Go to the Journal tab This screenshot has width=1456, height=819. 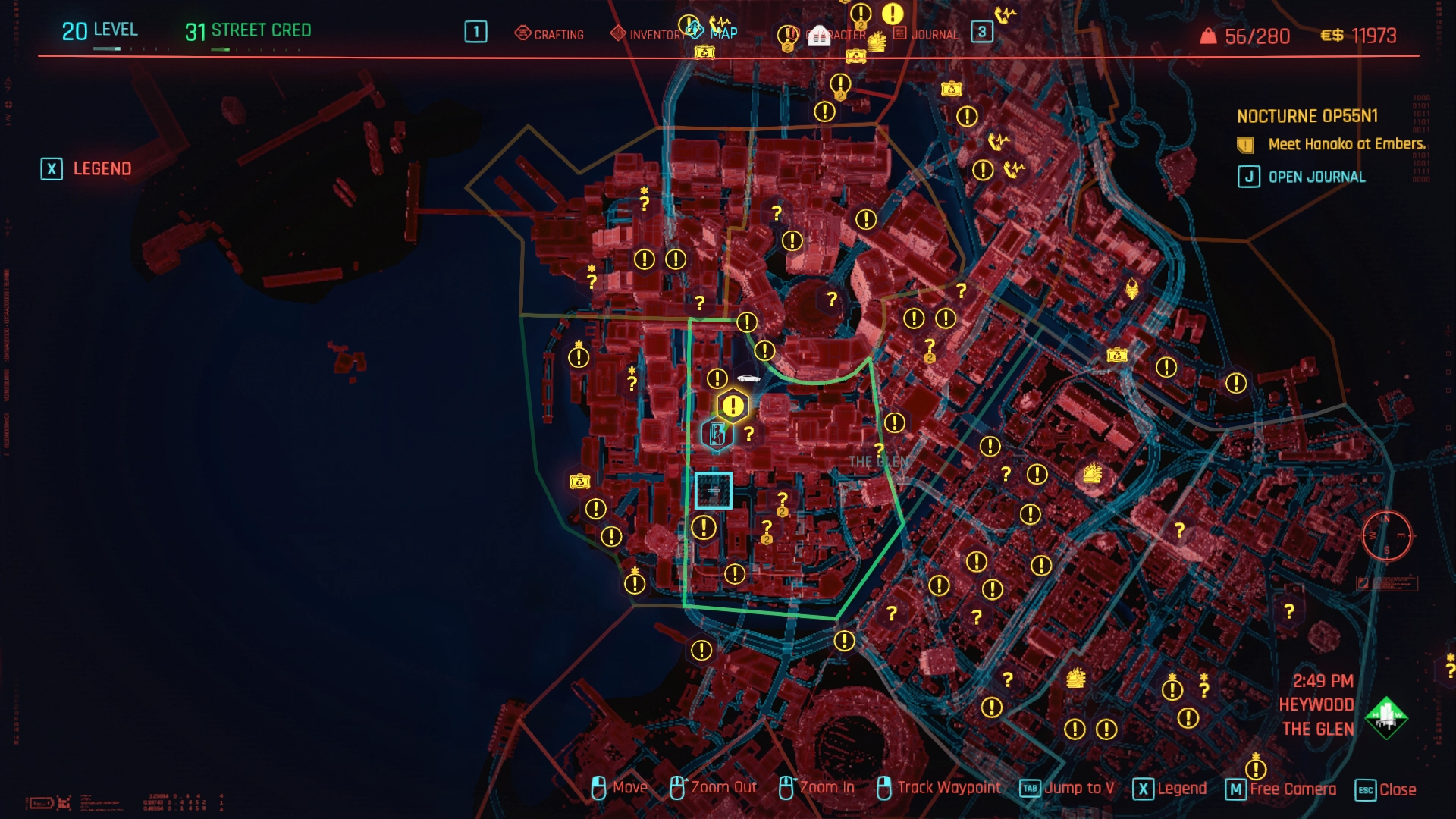click(x=927, y=34)
